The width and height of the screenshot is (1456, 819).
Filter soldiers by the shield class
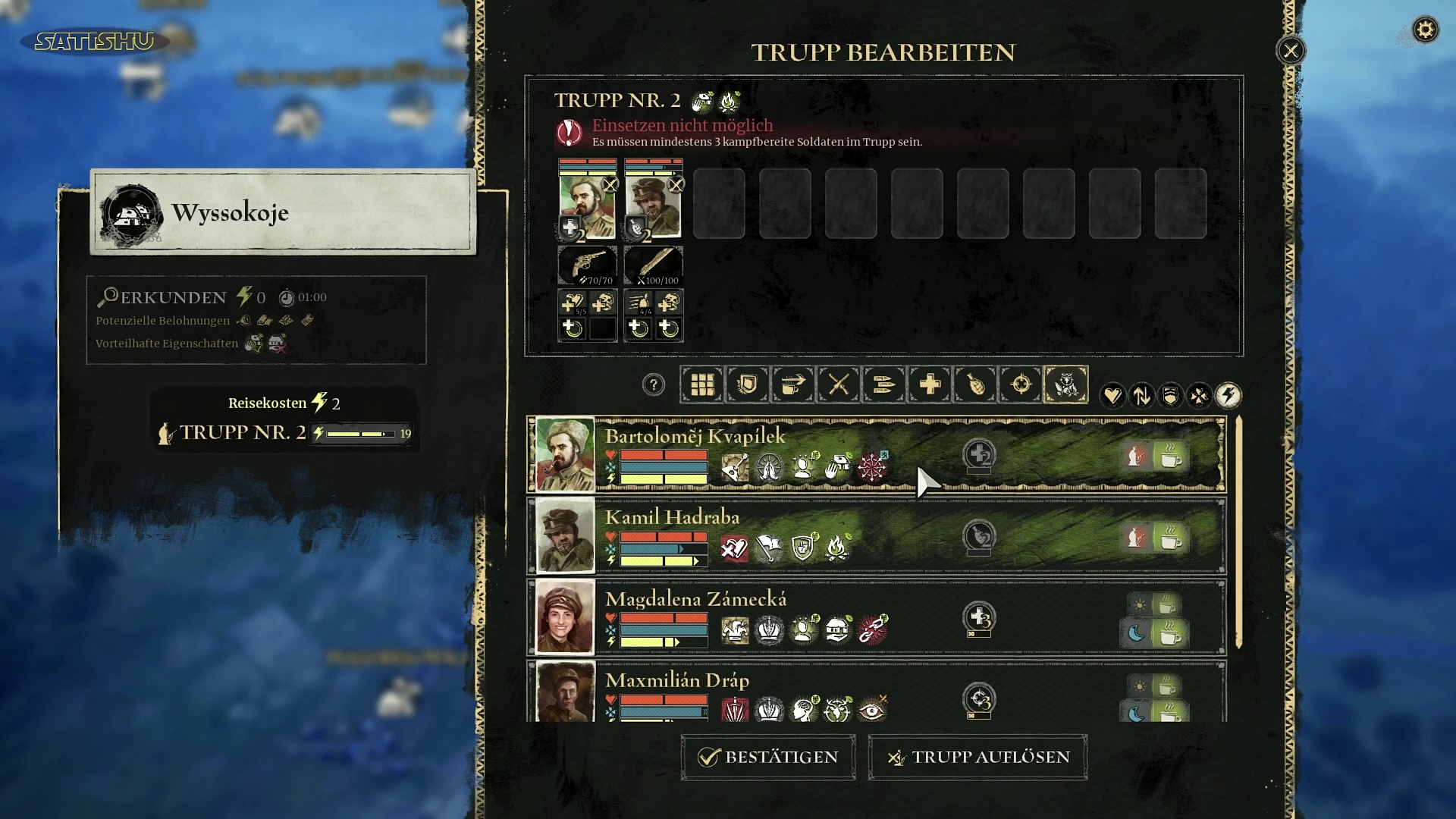[x=748, y=384]
